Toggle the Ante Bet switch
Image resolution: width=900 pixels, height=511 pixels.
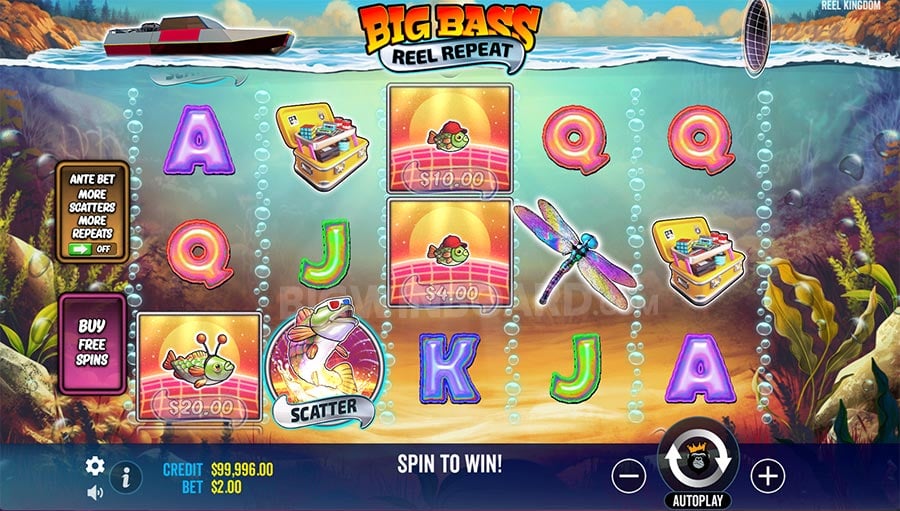[91, 249]
